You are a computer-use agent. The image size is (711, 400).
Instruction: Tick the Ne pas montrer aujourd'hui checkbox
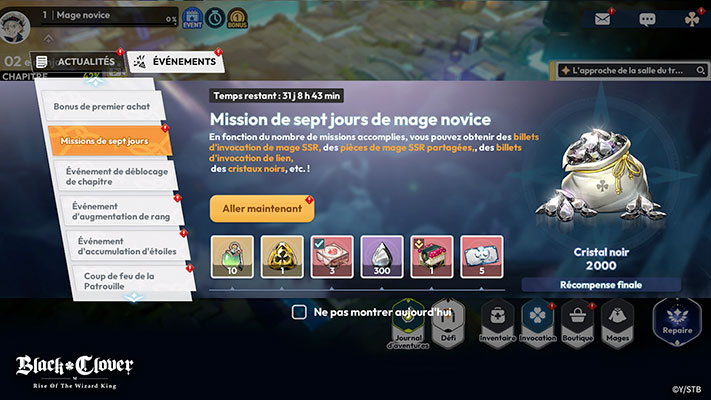(299, 312)
